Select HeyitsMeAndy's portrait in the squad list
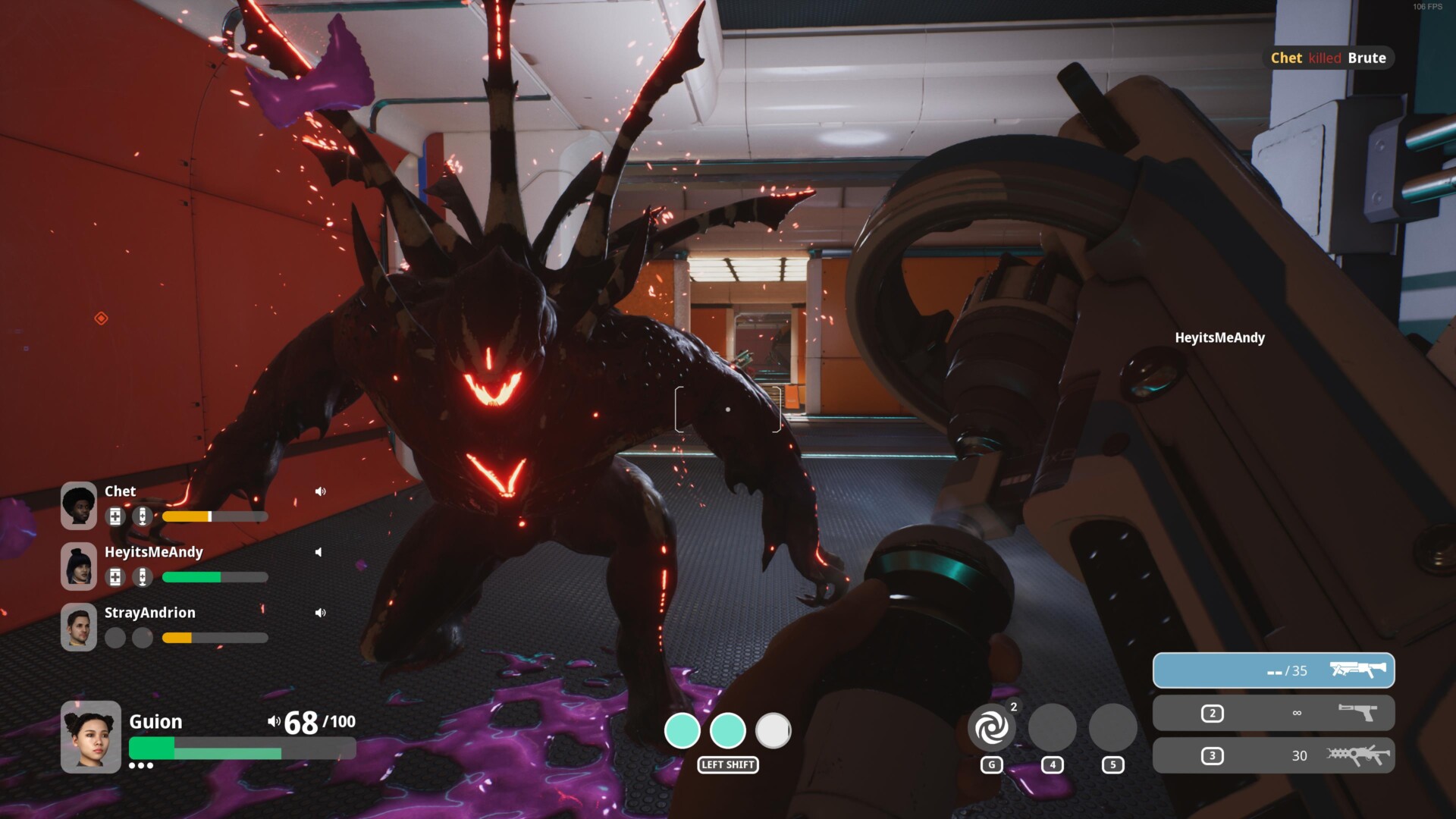This screenshot has width=1456, height=819. pyautogui.click(x=79, y=566)
